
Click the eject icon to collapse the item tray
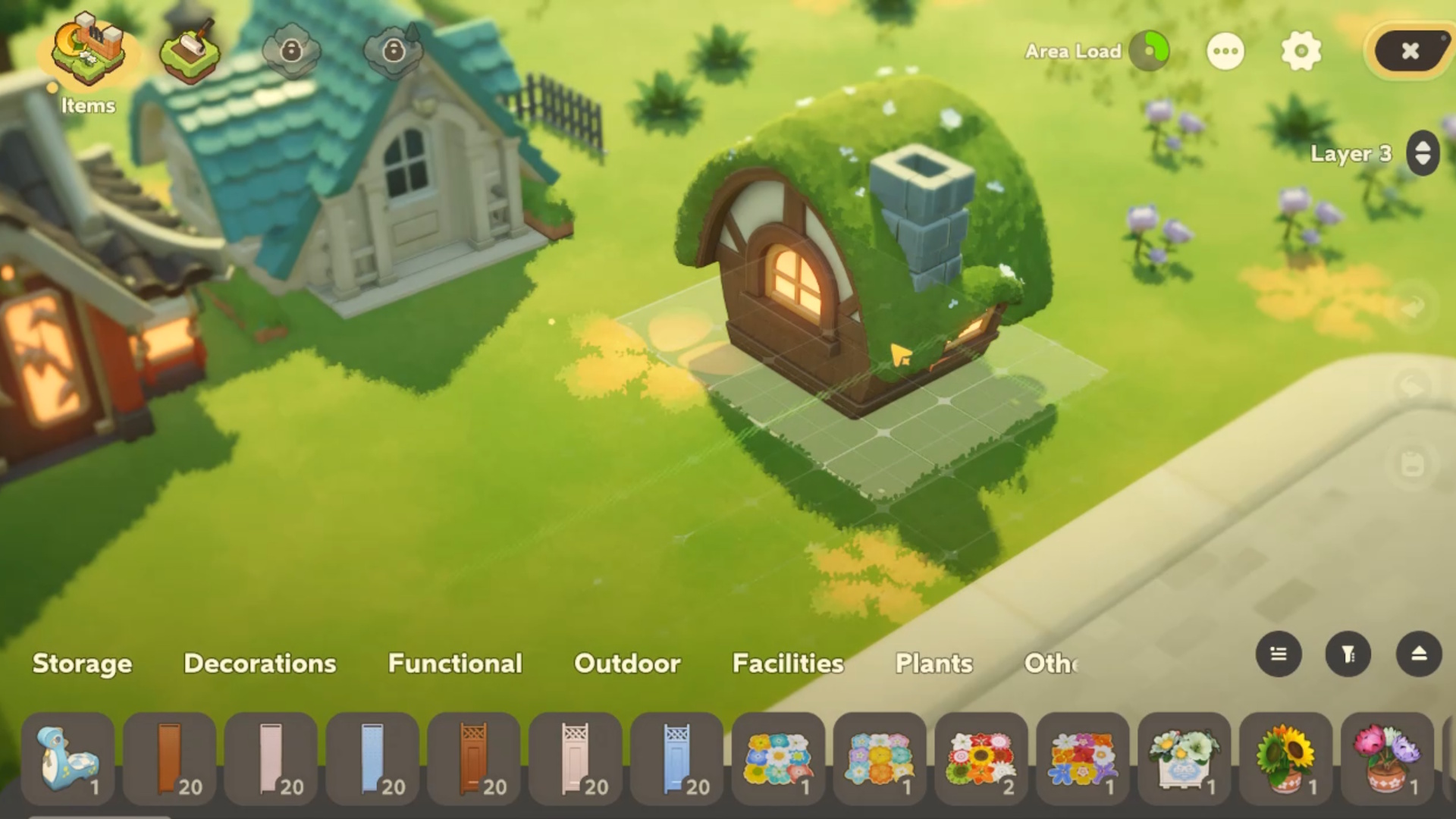1420,654
